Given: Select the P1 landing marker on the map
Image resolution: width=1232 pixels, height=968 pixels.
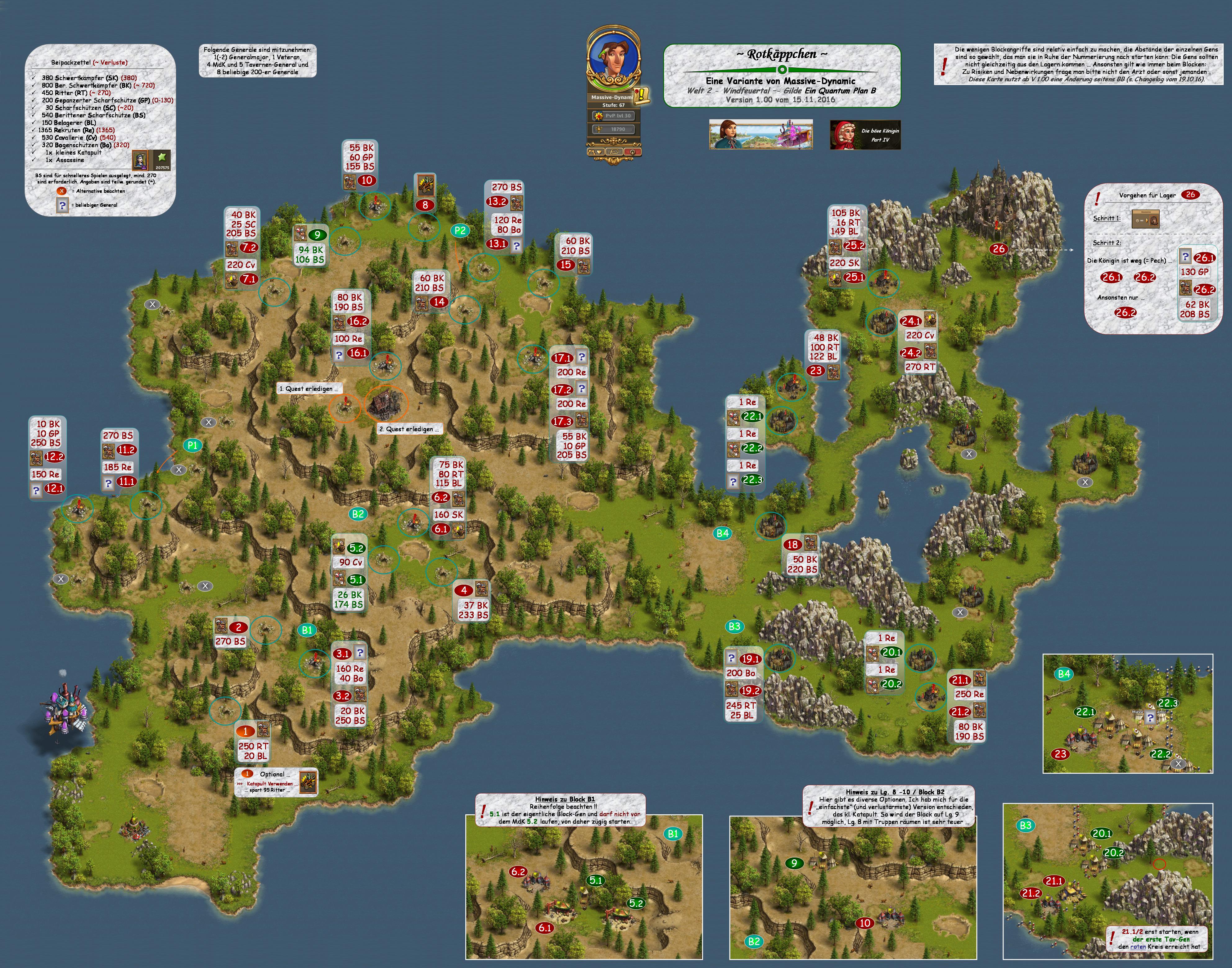Looking at the screenshot, I should (192, 446).
